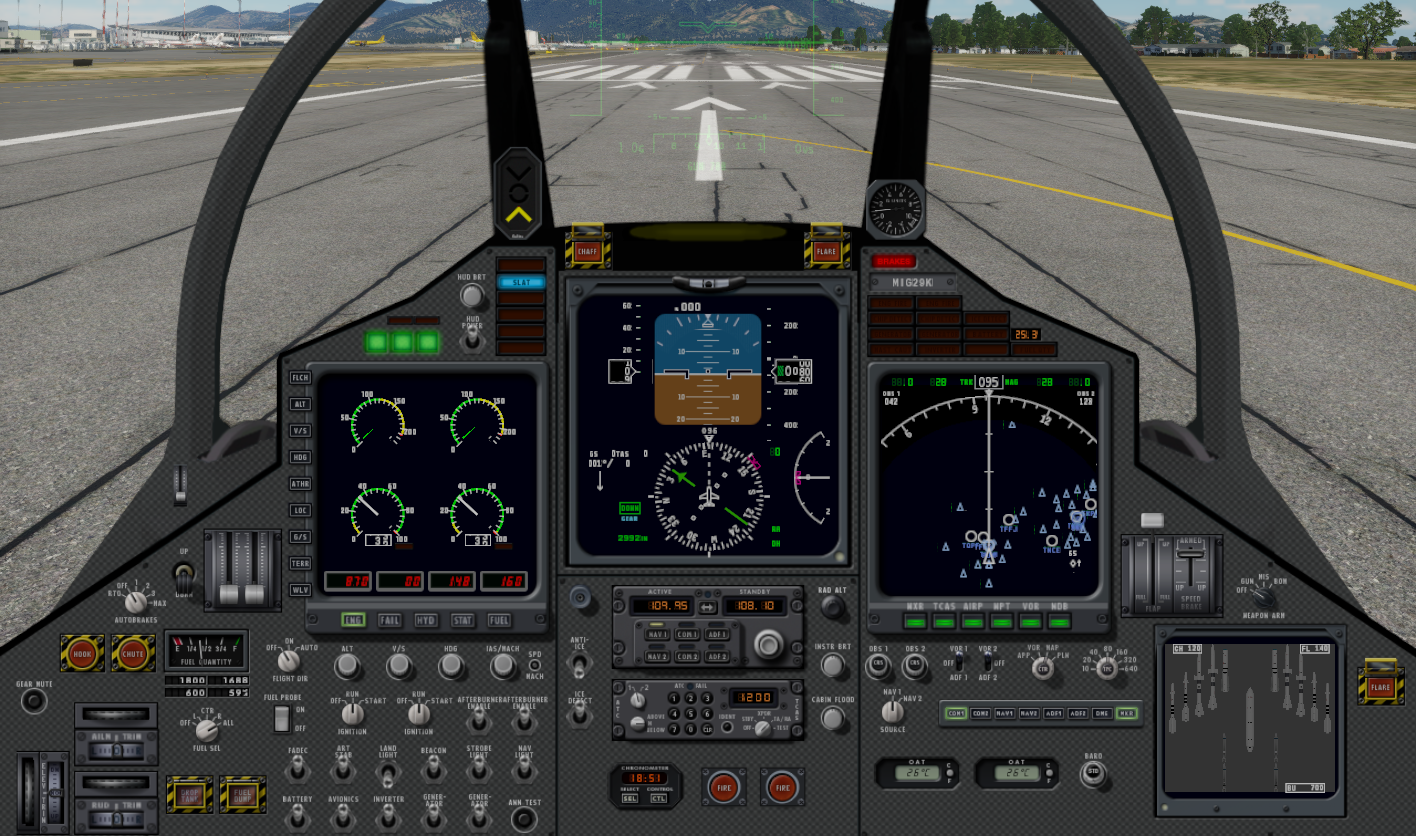Flip the BATTERY switch

(x=297, y=819)
